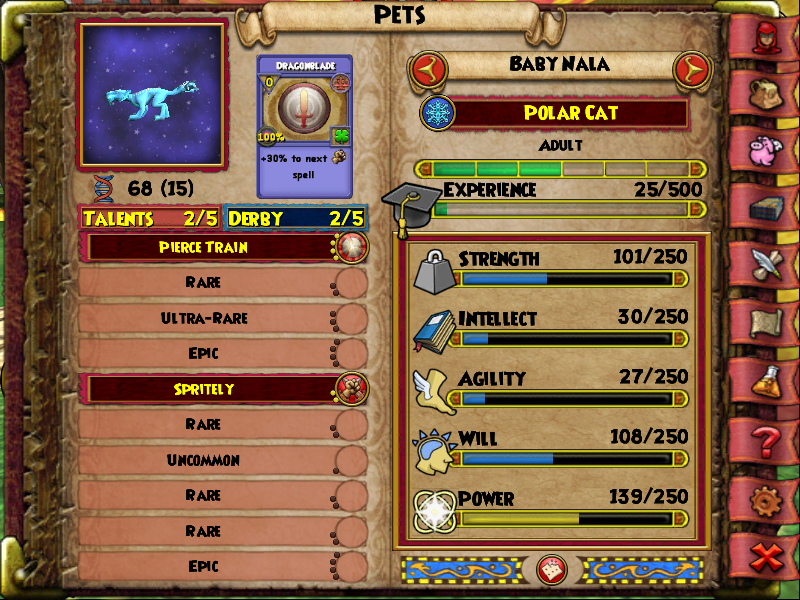Open the backpack tab
This screenshot has width=800, height=600.
767,93
